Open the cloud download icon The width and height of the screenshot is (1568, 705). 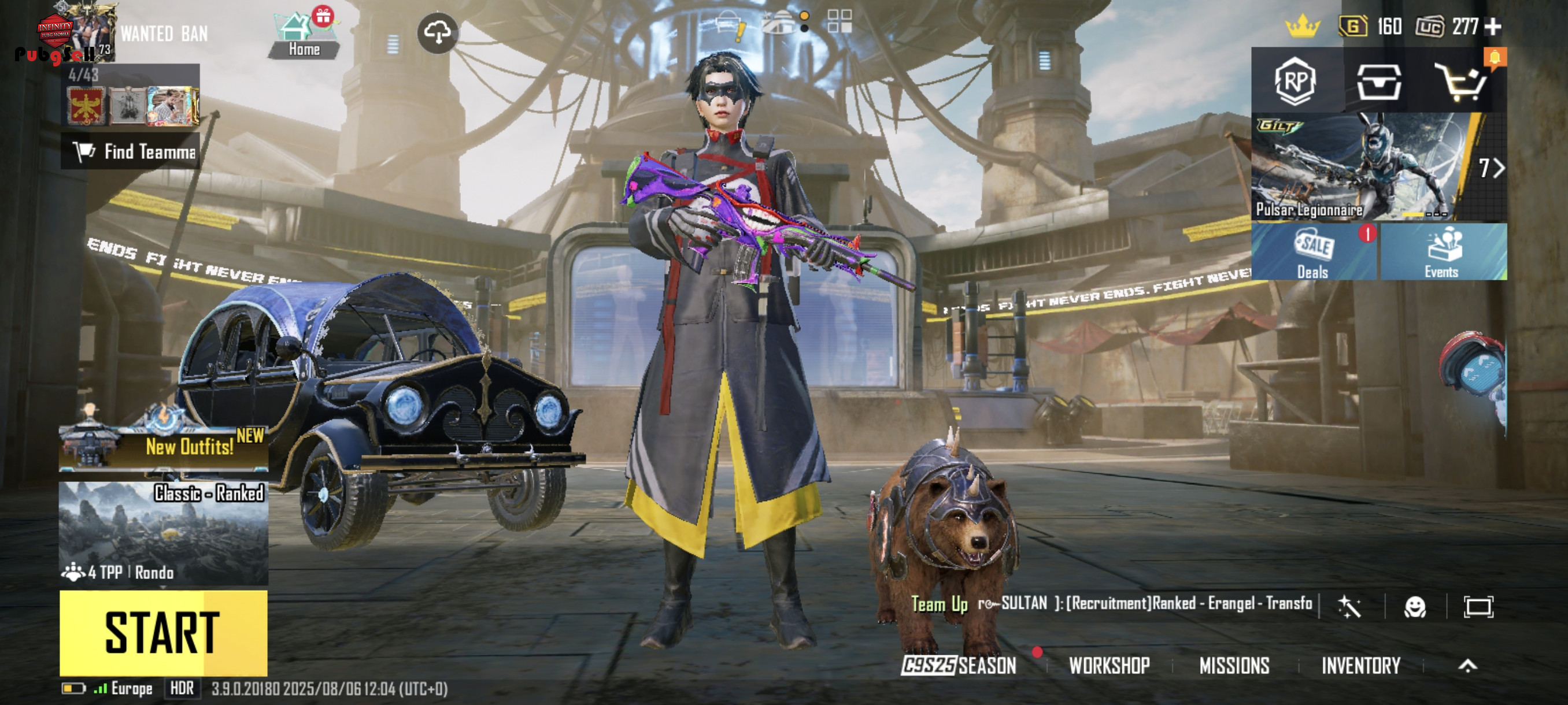pyautogui.click(x=438, y=33)
